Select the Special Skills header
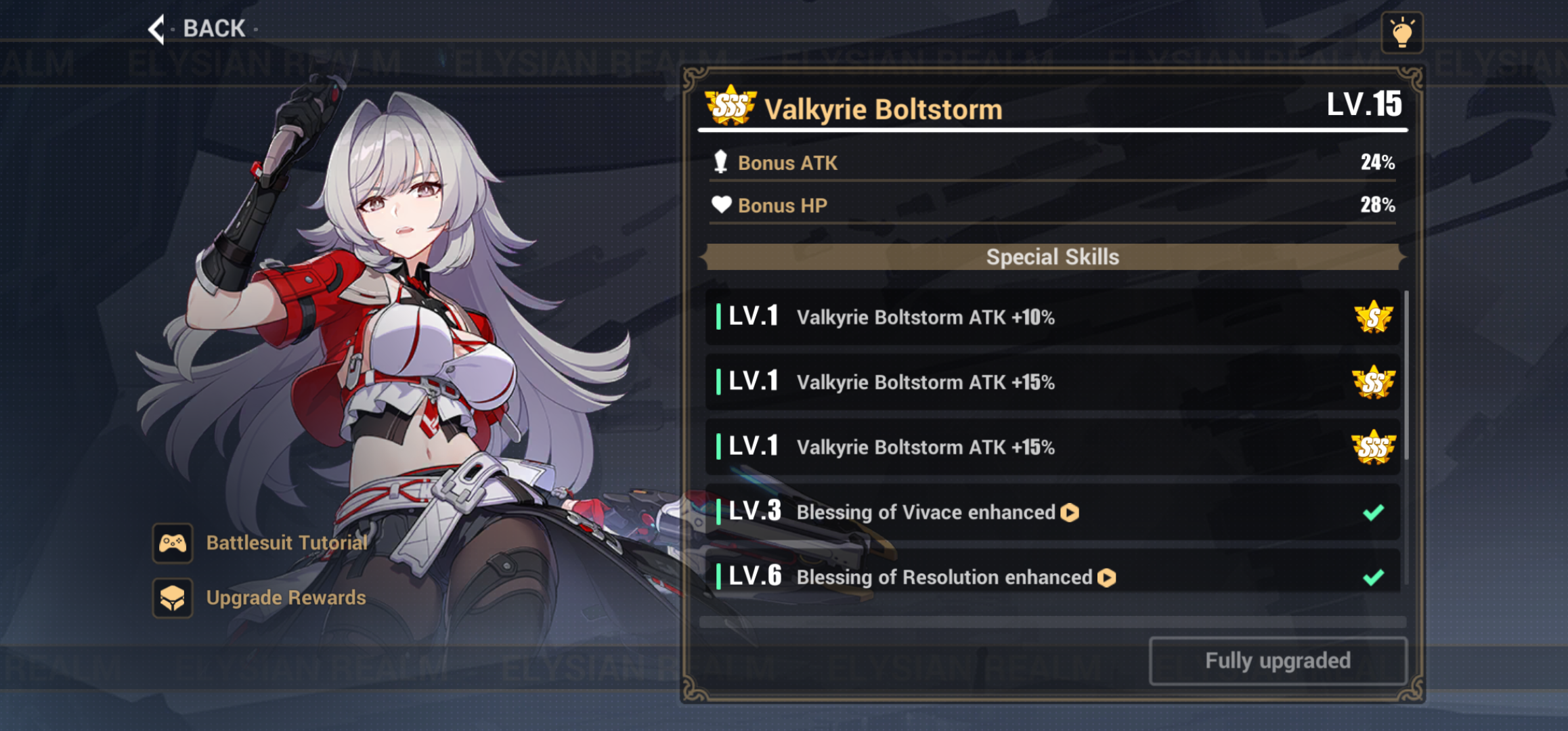Viewport: 1568px width, 731px height. pyautogui.click(x=1052, y=257)
